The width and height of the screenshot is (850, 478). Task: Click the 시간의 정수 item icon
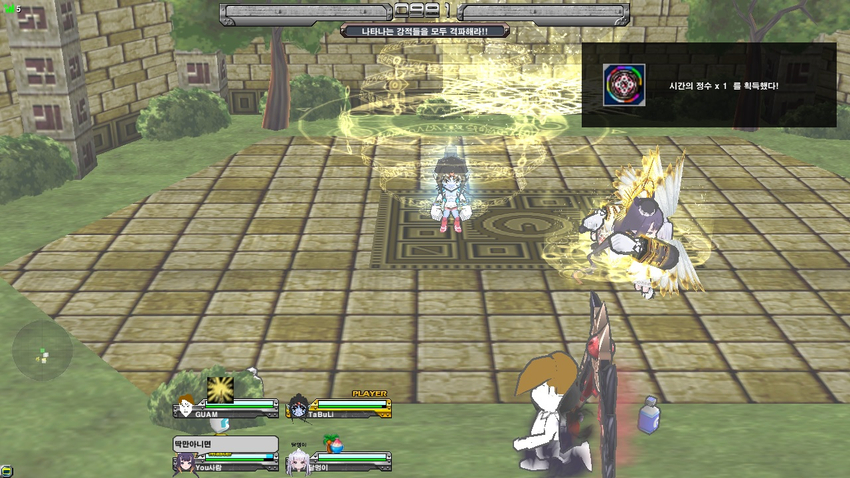(624, 85)
